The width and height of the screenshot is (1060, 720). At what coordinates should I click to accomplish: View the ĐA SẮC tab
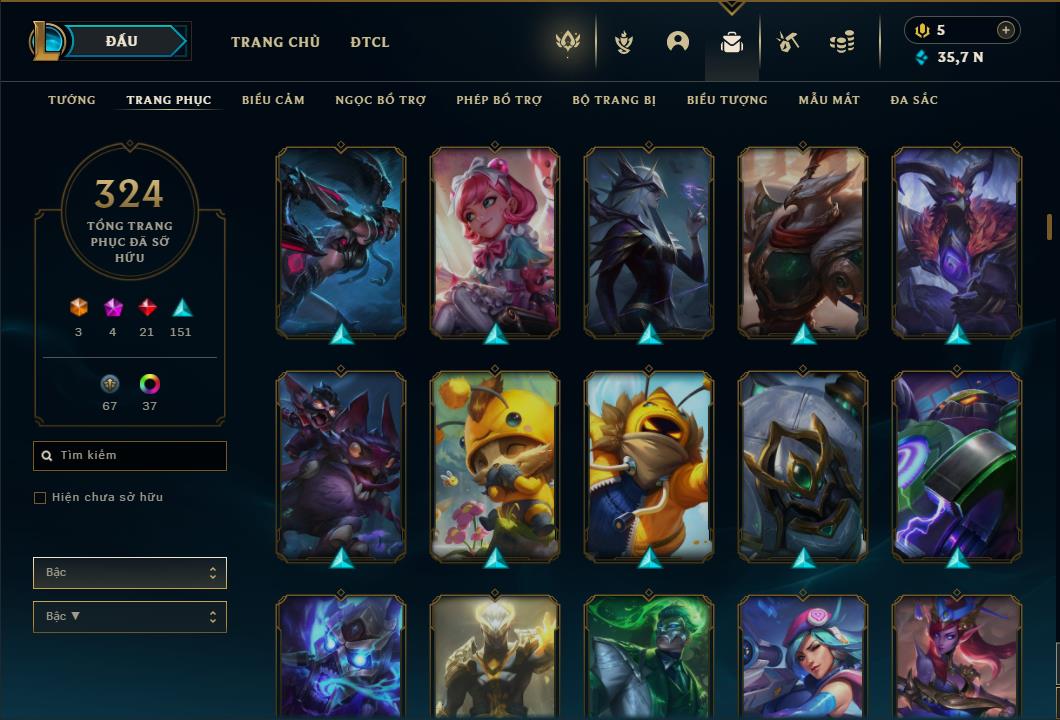914,100
